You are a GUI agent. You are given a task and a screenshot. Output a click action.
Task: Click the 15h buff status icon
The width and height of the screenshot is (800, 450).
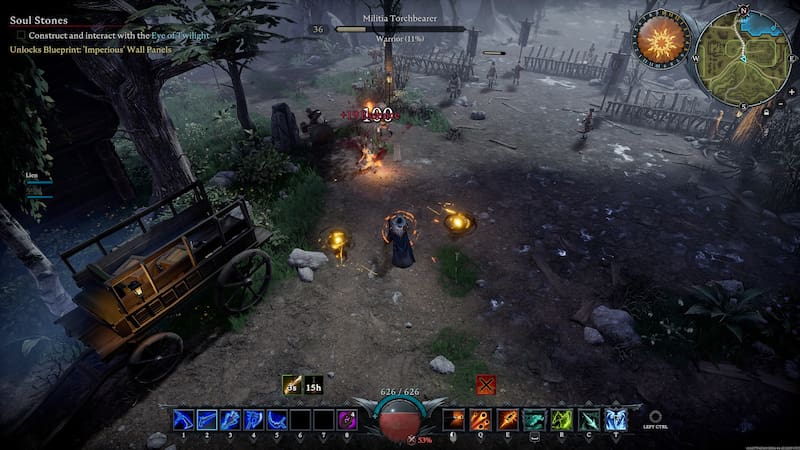313,385
